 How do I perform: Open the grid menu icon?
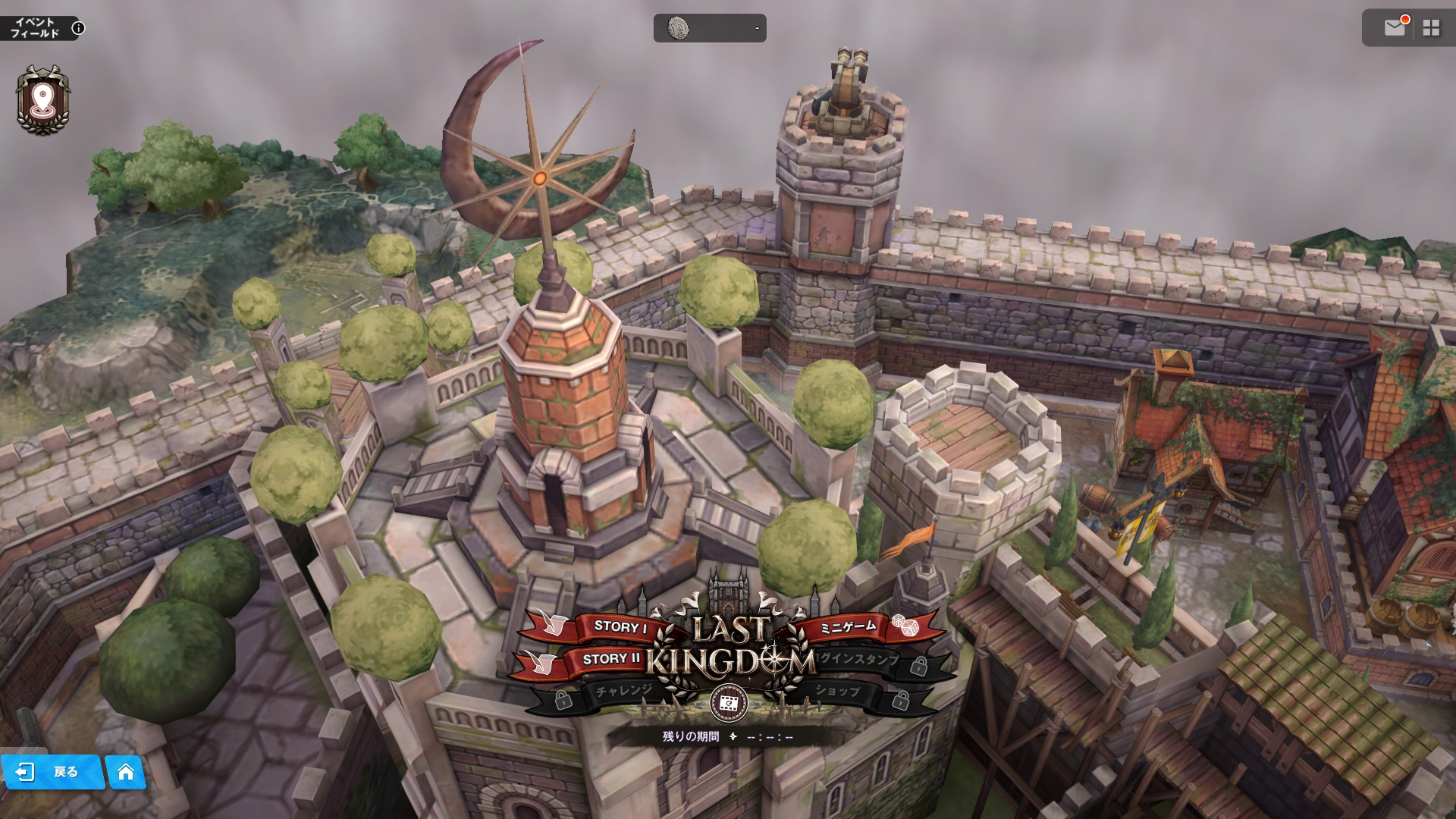(1431, 28)
